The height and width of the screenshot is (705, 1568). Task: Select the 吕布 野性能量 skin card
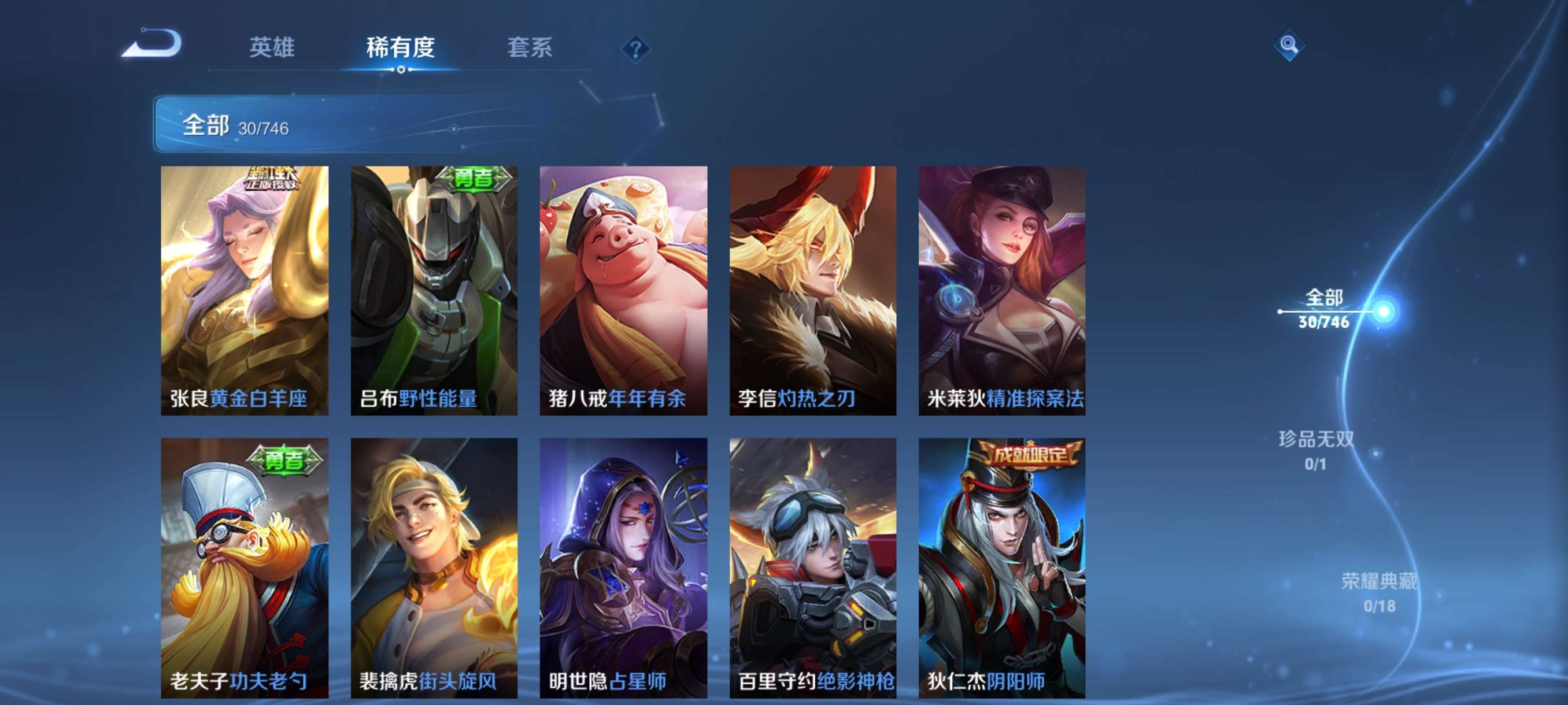(434, 291)
